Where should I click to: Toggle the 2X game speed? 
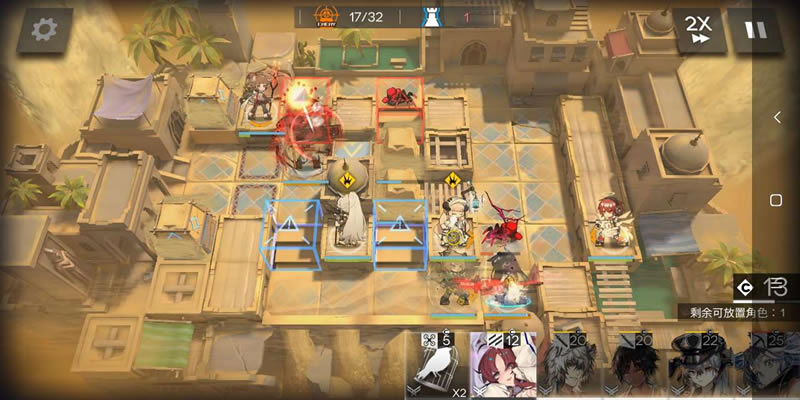point(699,29)
